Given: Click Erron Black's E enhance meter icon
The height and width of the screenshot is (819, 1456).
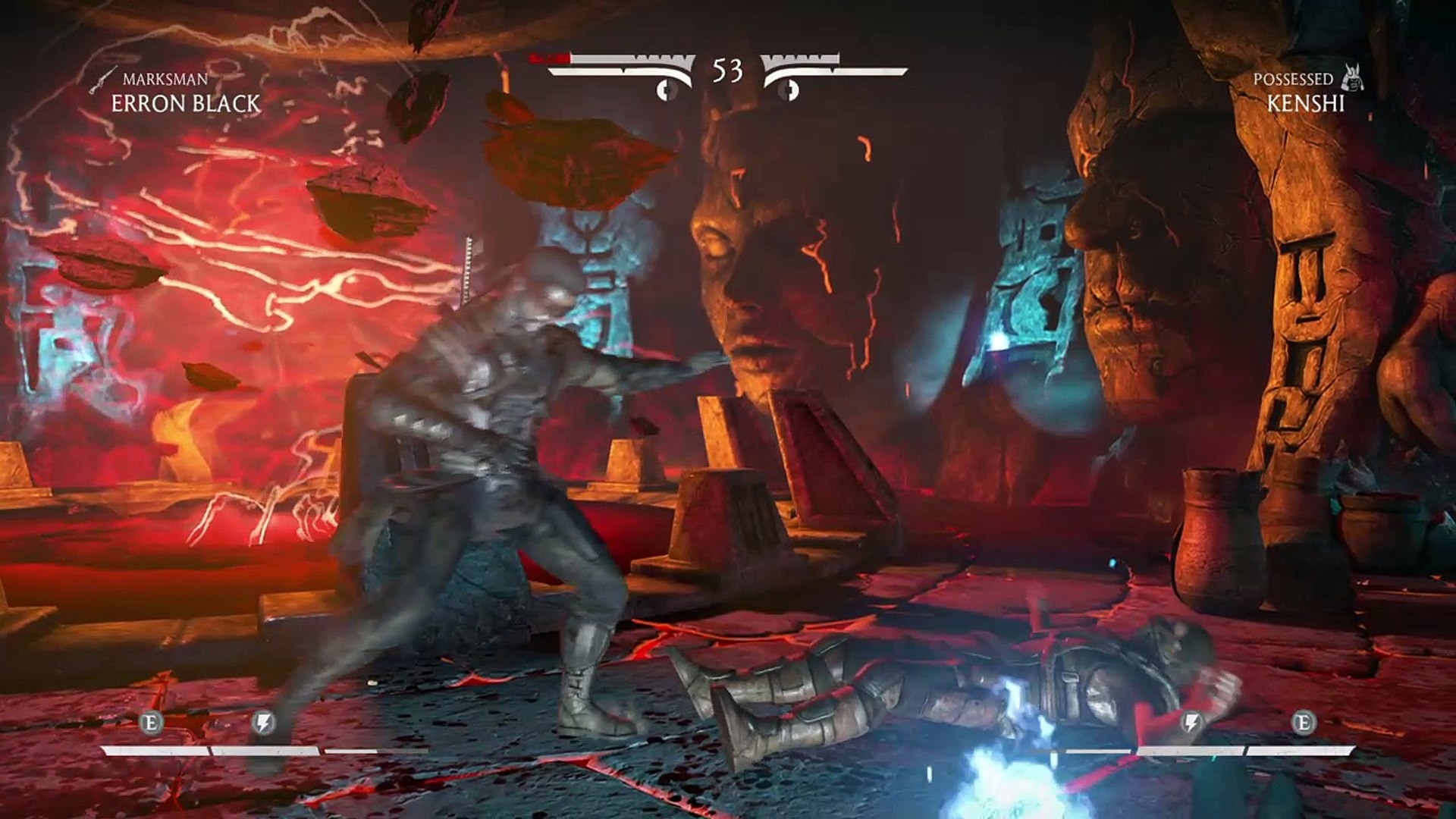Looking at the screenshot, I should [x=151, y=723].
